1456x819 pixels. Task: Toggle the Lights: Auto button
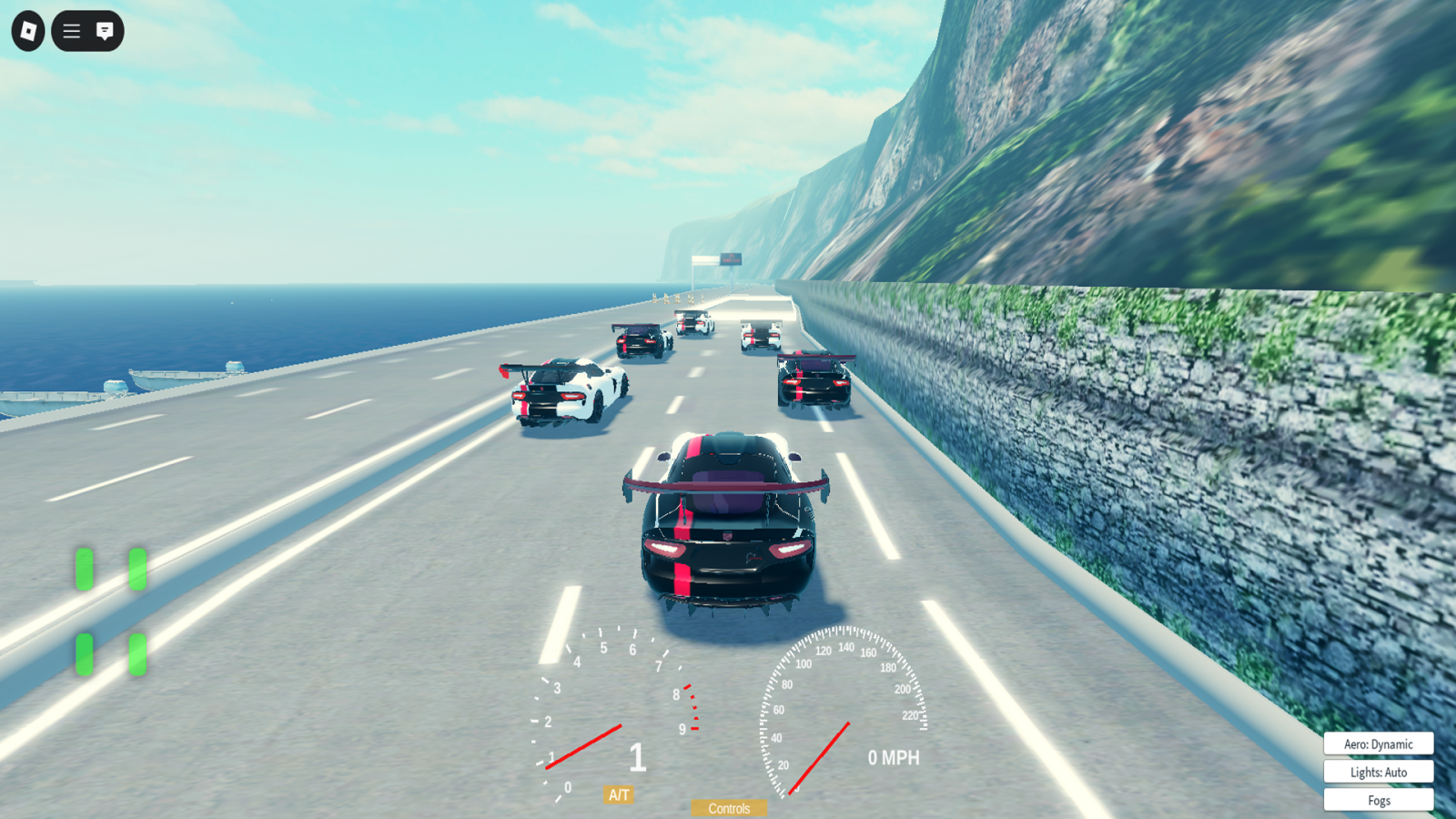(1378, 772)
